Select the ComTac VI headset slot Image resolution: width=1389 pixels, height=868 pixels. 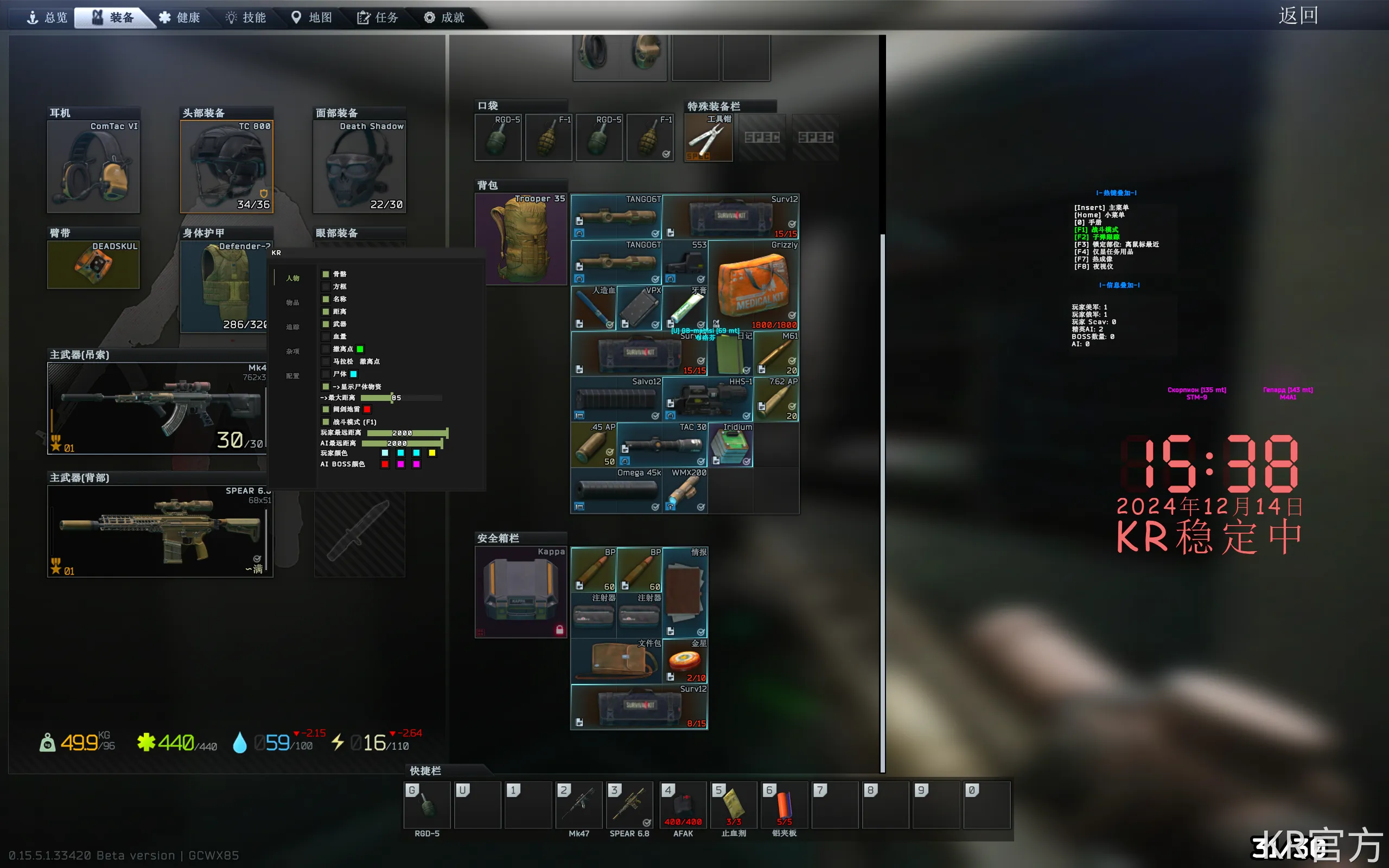[x=93, y=167]
